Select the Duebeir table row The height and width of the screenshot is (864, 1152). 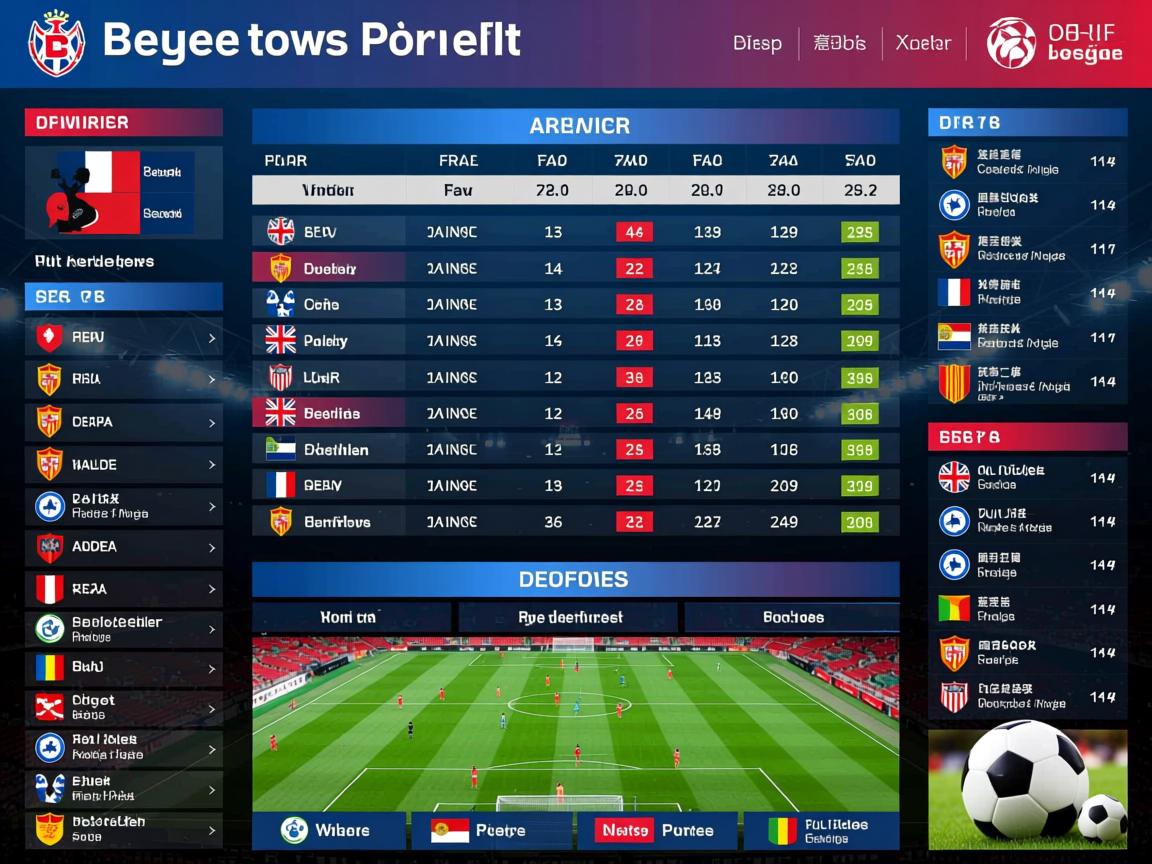pos(575,268)
